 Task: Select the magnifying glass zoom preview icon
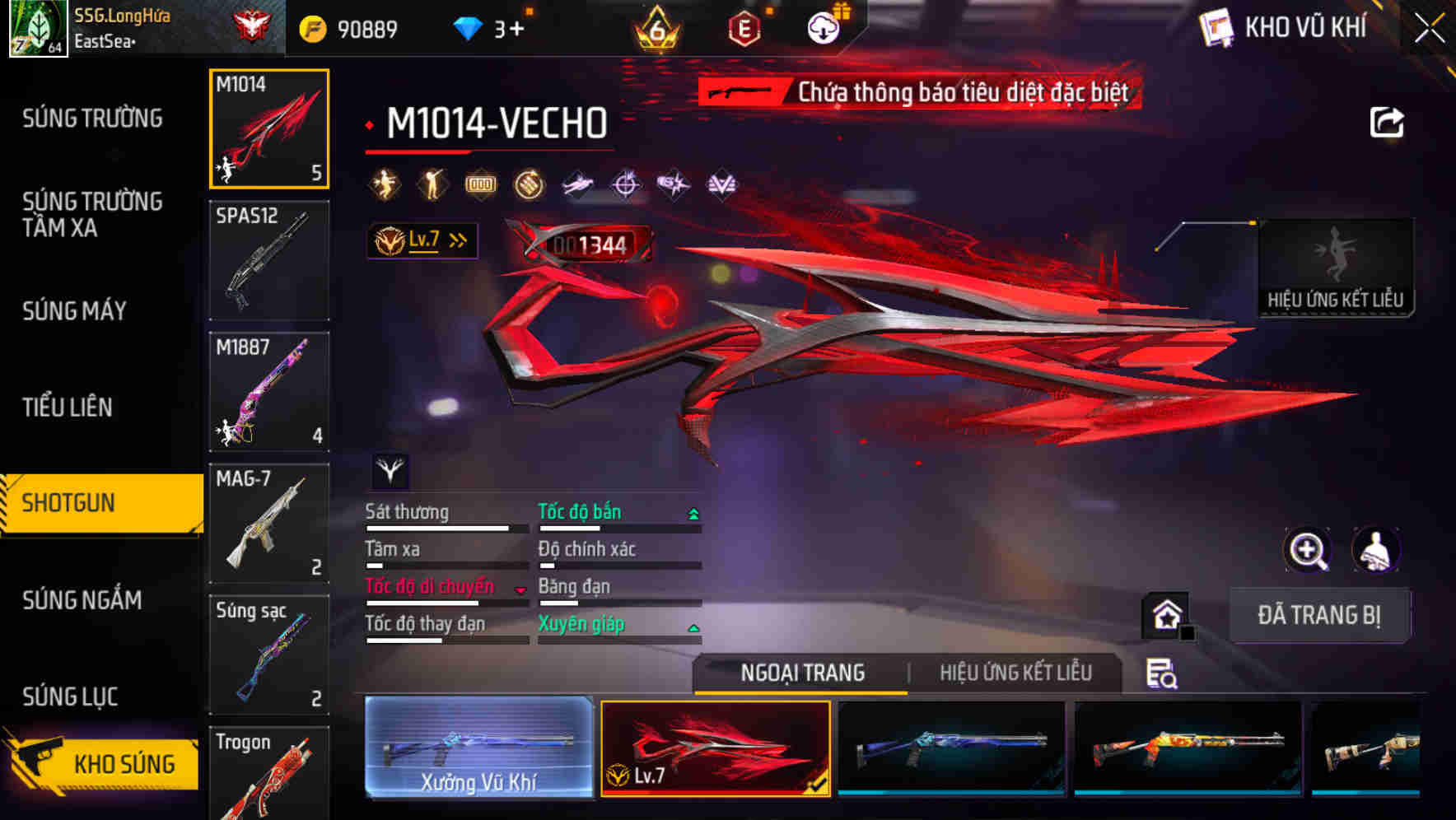click(x=1308, y=550)
